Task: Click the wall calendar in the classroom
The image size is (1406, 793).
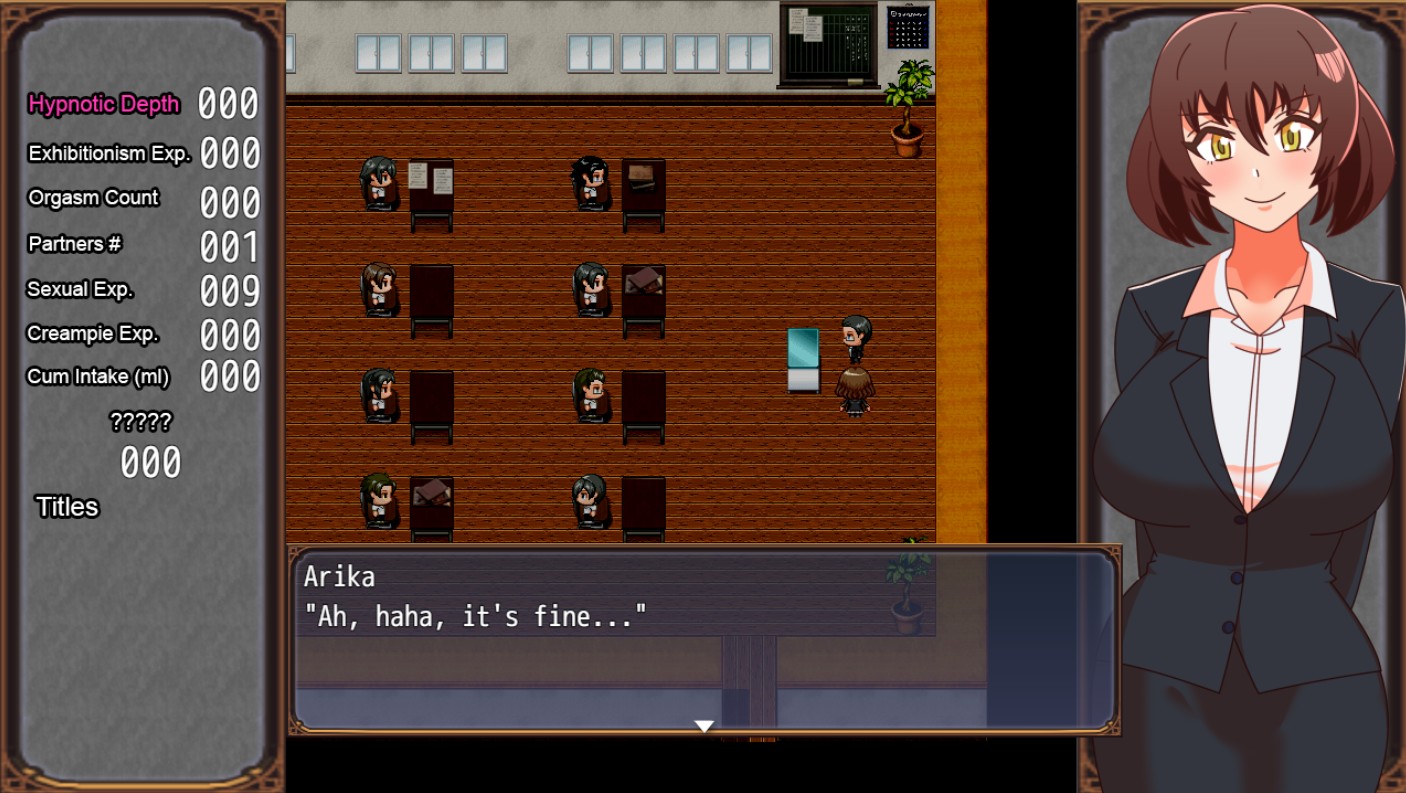Action: pos(908,27)
